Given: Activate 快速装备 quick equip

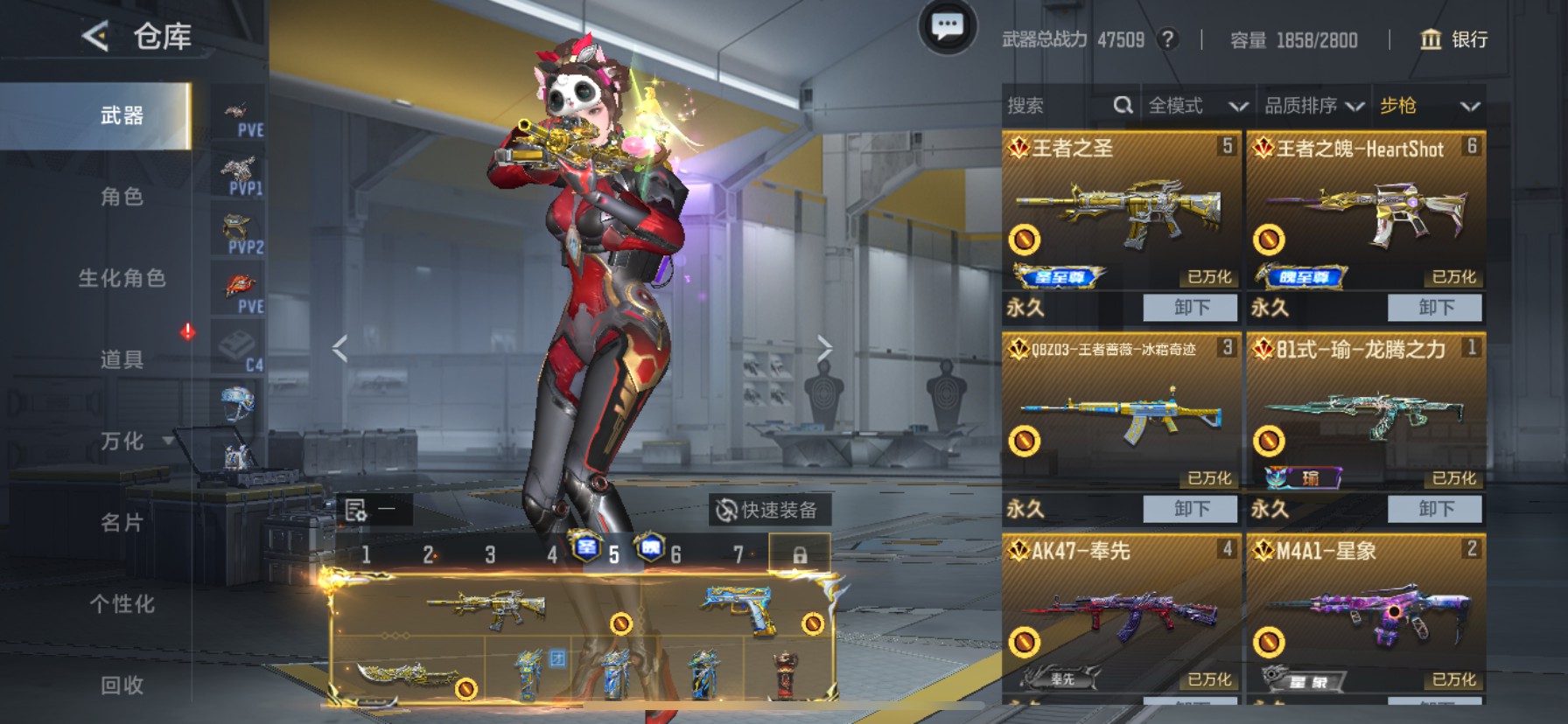Looking at the screenshot, I should coord(768,510).
